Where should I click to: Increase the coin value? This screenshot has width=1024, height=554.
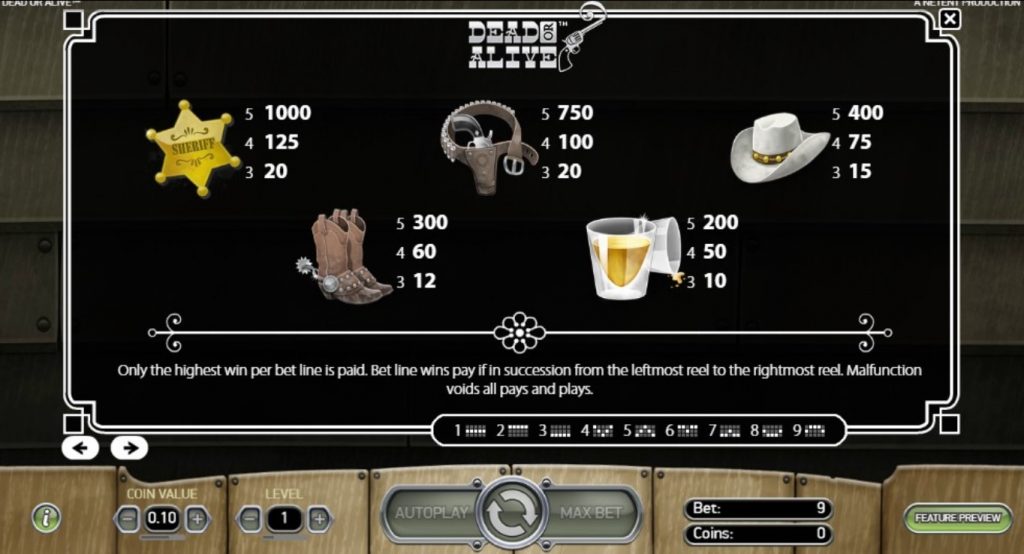197,518
